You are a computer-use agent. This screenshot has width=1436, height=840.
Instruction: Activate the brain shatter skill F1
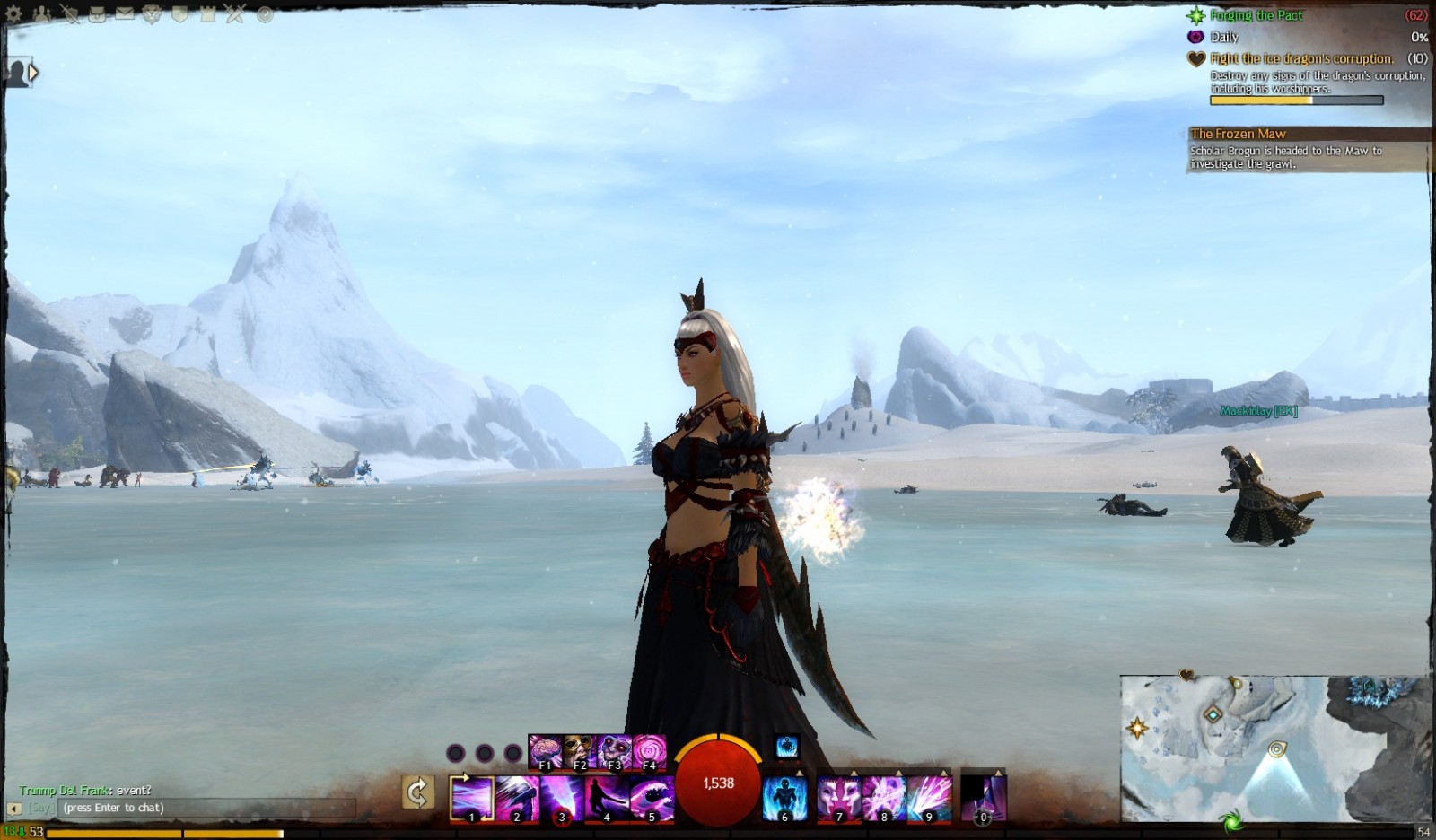[x=545, y=752]
